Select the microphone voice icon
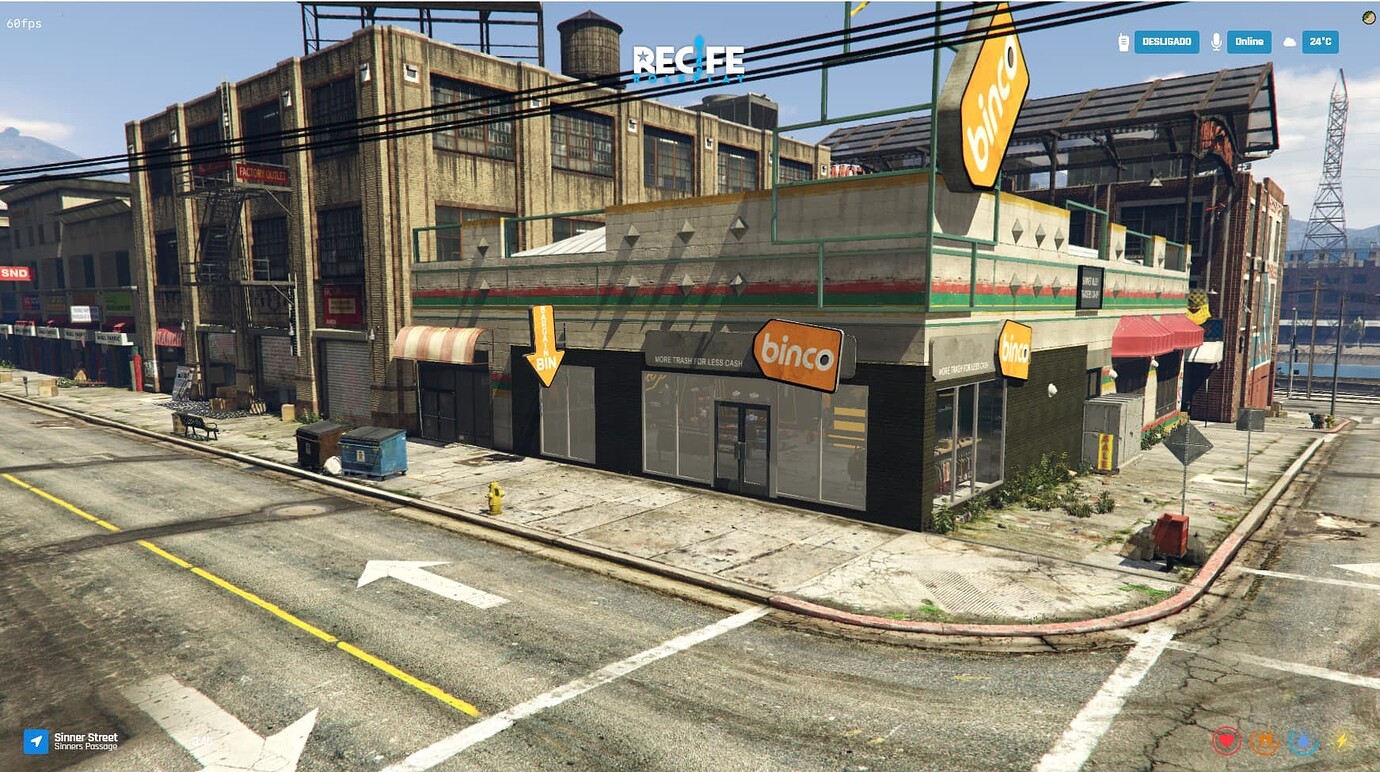The height and width of the screenshot is (772, 1380). (x=1216, y=41)
